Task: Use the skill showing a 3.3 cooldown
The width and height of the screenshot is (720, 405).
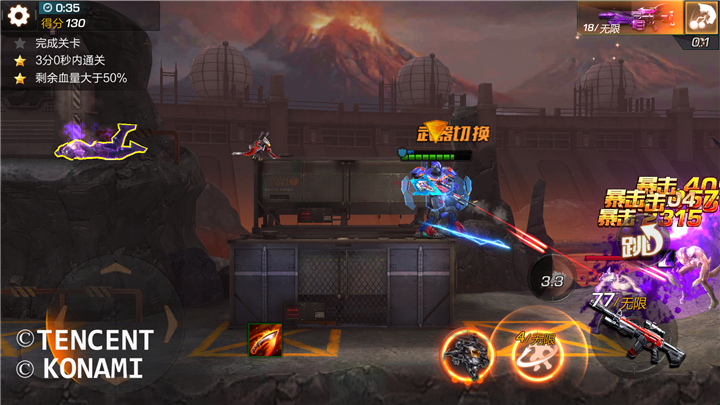Action: coord(553,282)
